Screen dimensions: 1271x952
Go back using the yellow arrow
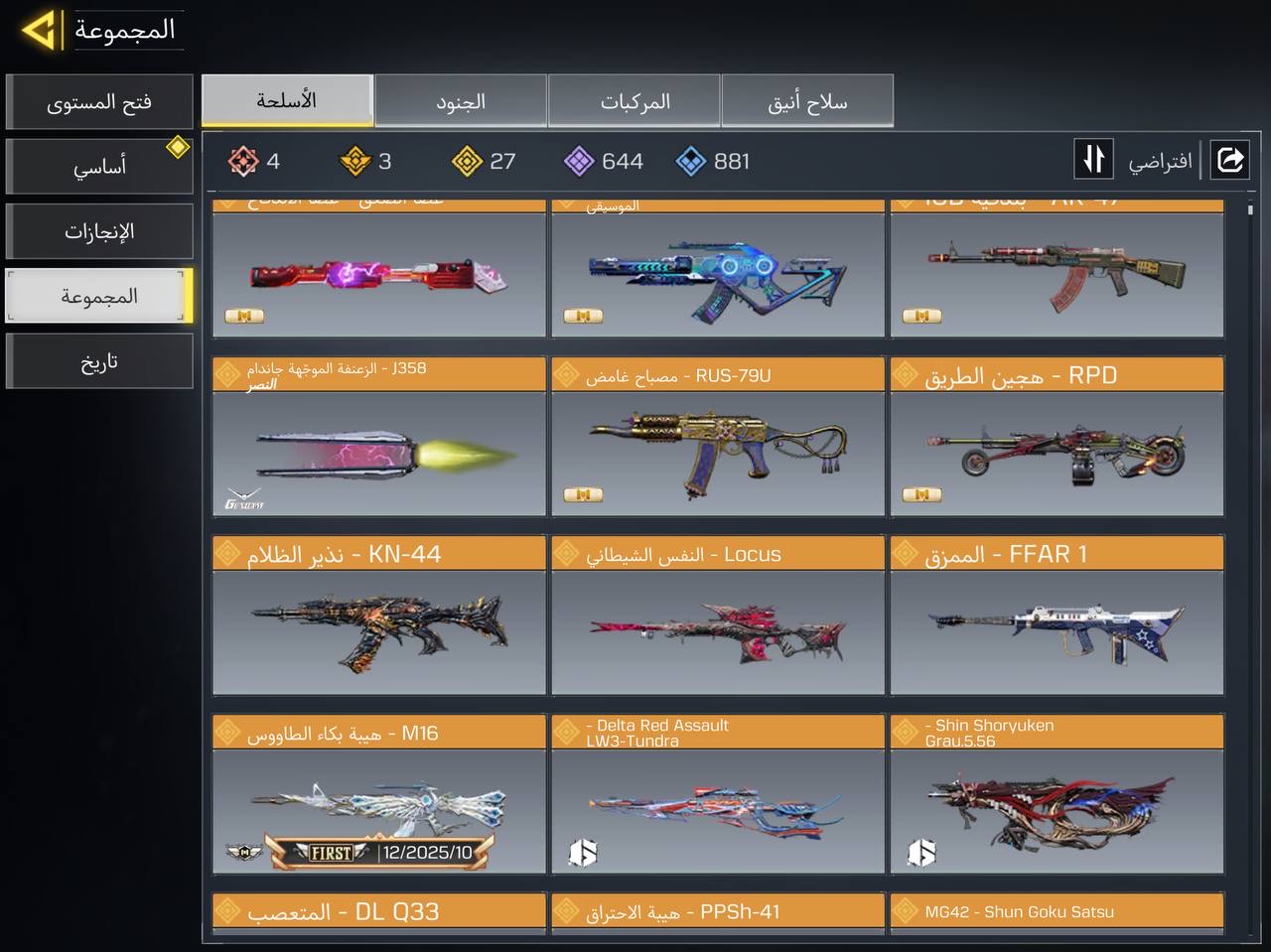(39, 30)
